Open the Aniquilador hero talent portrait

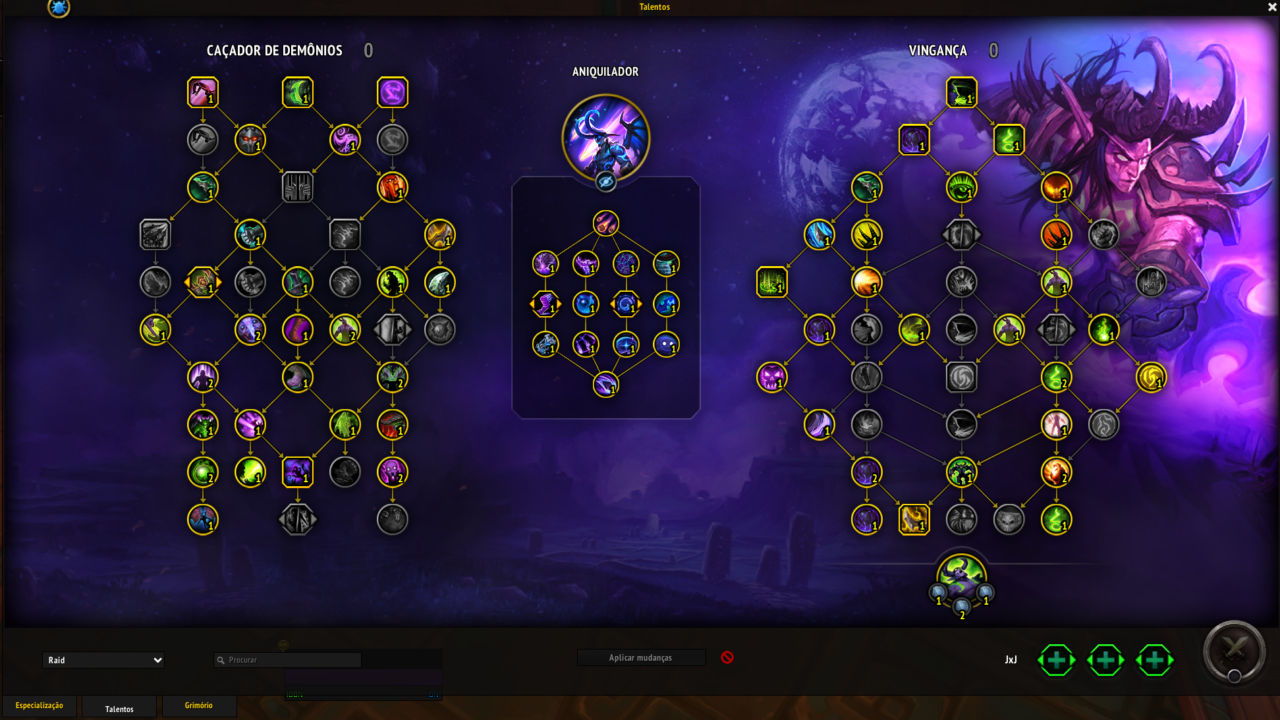(606, 137)
